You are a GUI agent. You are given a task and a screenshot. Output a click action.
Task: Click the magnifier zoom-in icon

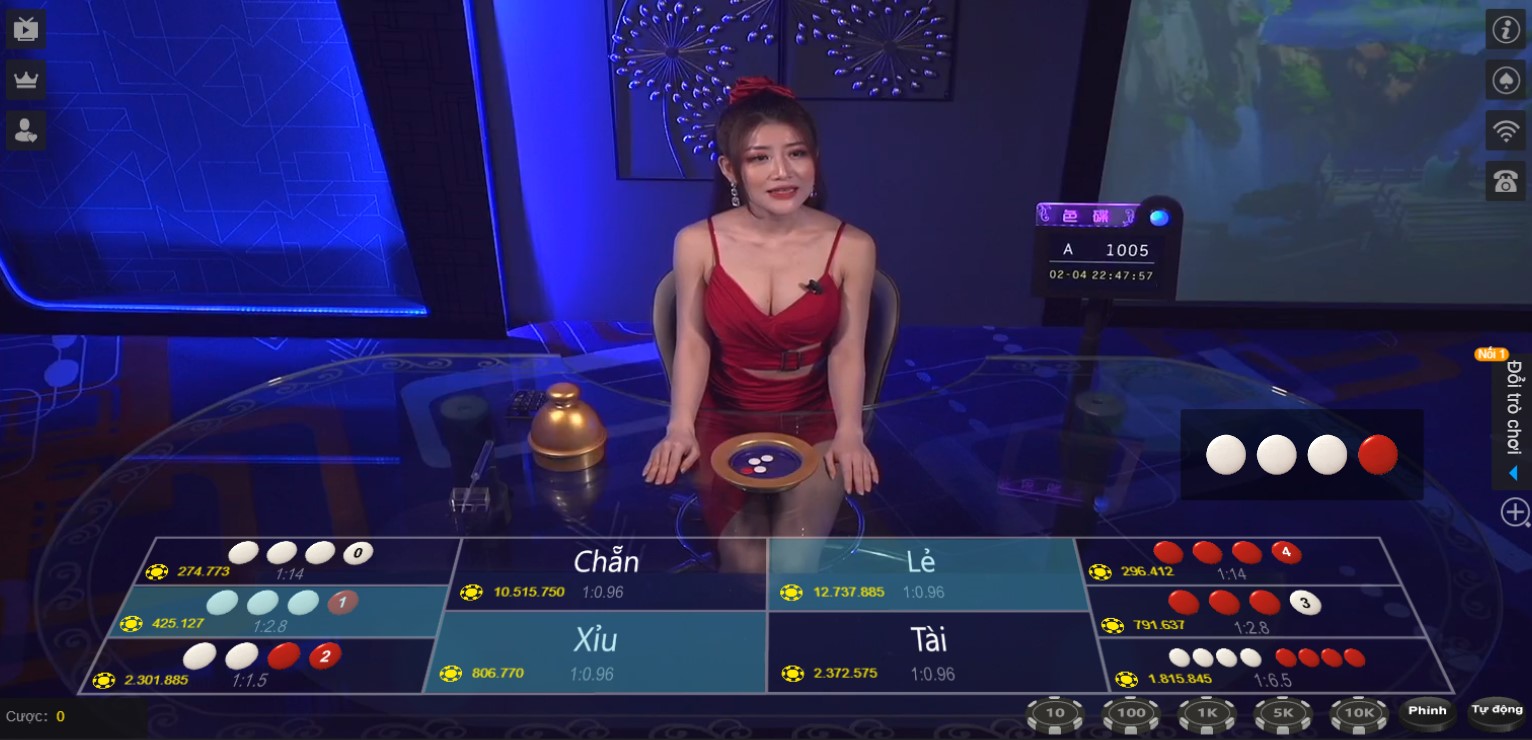point(1513,511)
